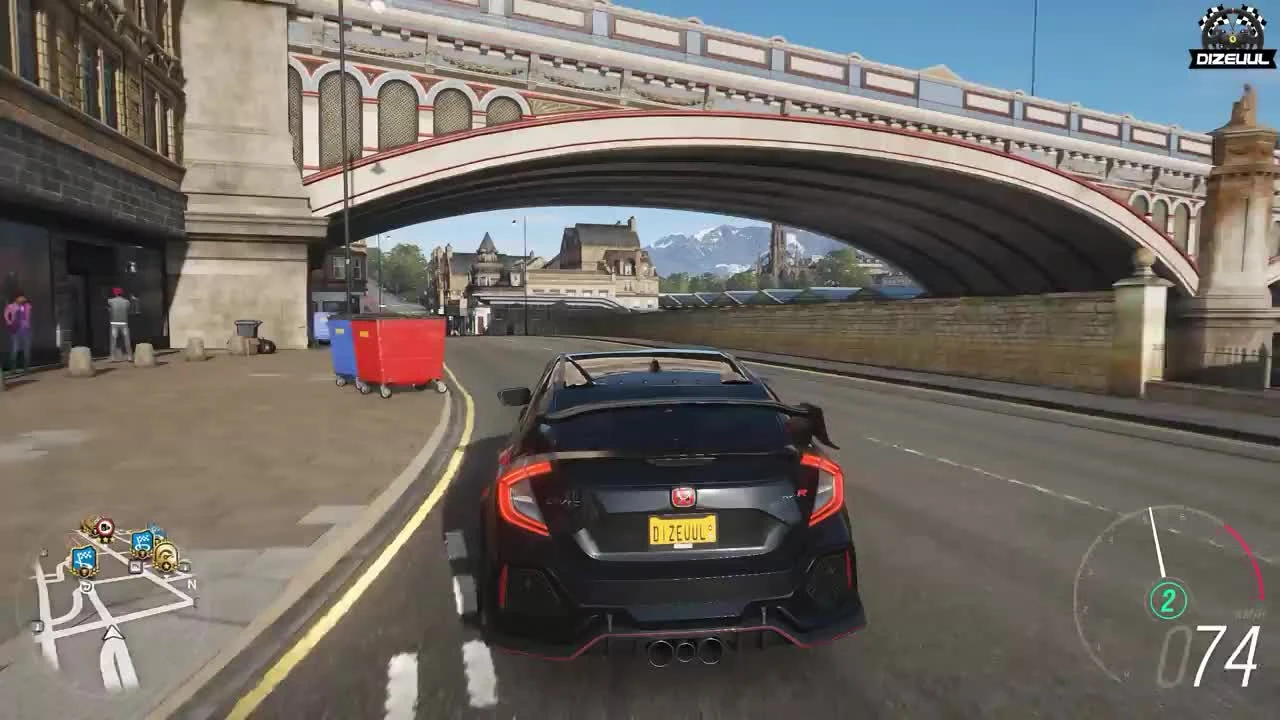
Task: Select the red Danger Sign icon on the minimap
Action: [105, 525]
